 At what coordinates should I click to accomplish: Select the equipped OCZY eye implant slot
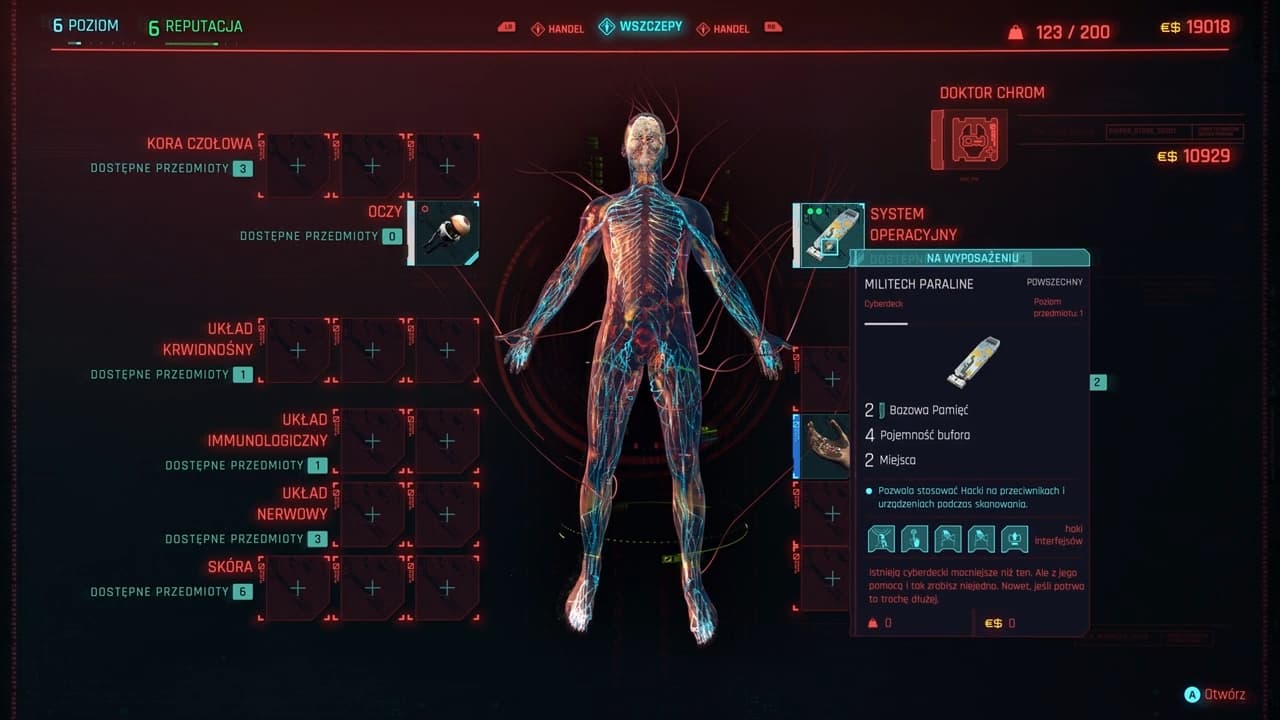(x=444, y=233)
